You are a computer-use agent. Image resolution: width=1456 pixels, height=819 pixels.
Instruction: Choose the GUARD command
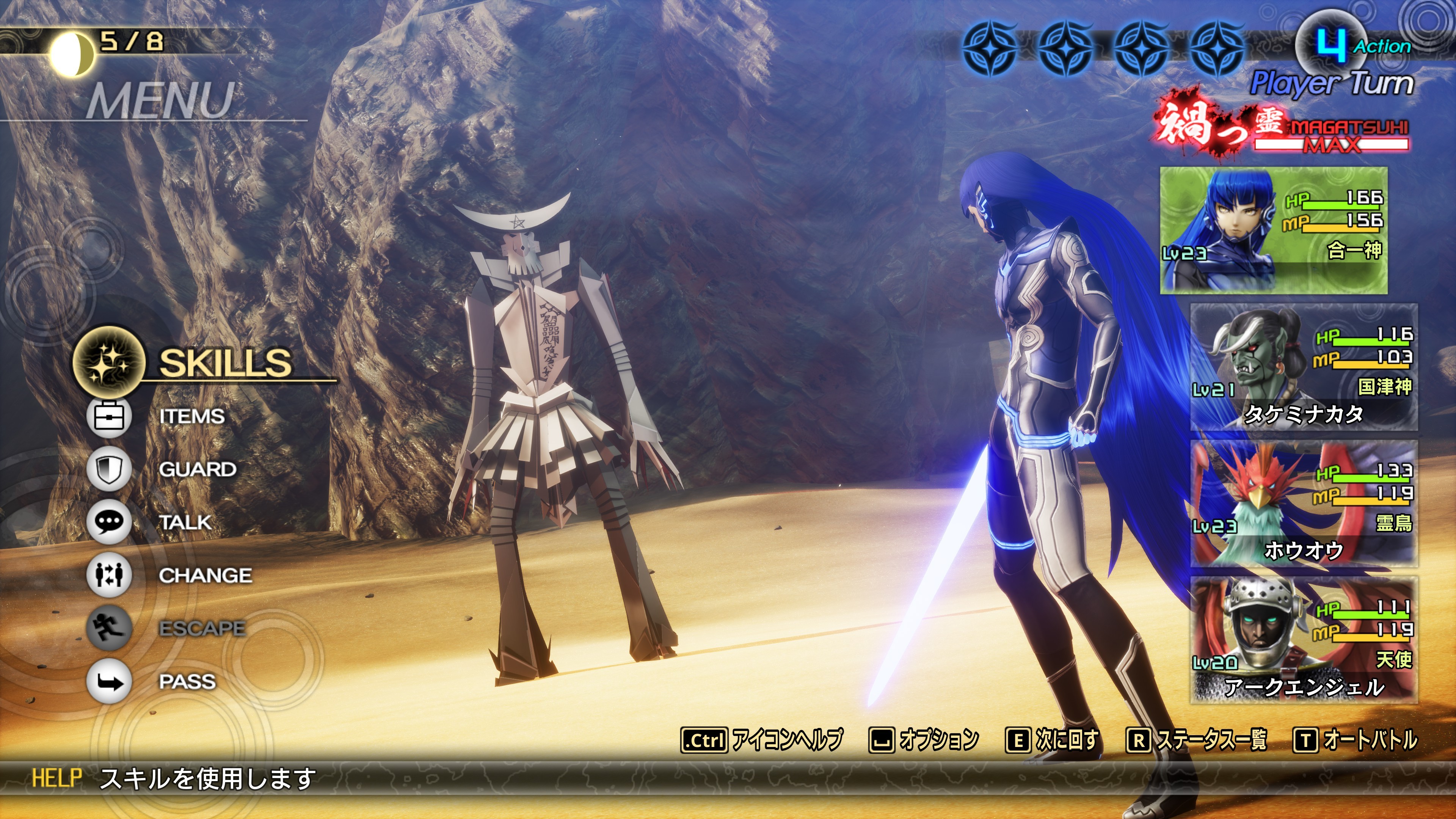(197, 469)
